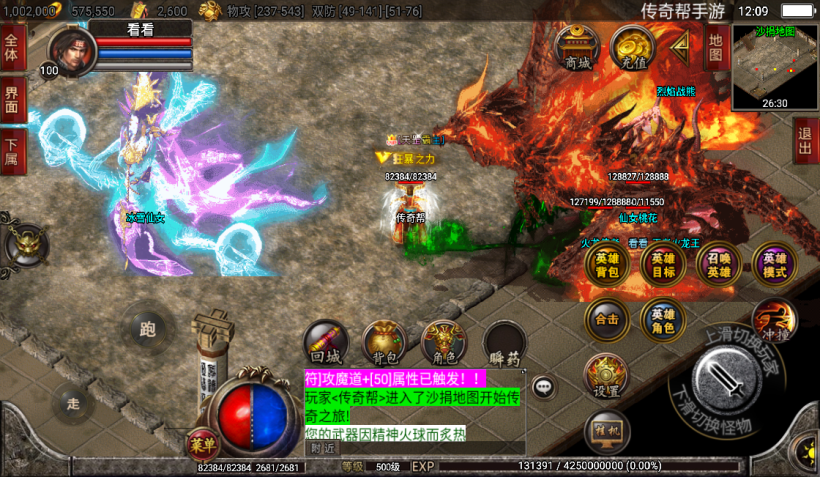Image resolution: width=820 pixels, height=477 pixels.
Task: Use the 合击 combo attack skill
Action: [x=607, y=320]
